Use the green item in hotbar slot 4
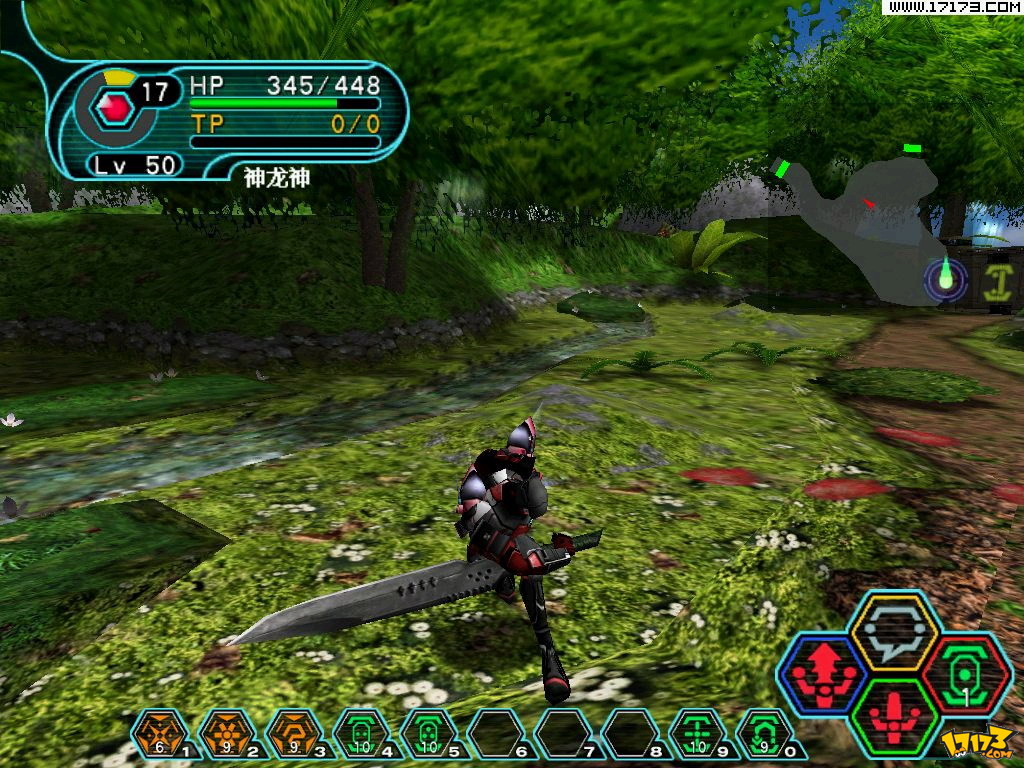This screenshot has height=768, width=1024. pyautogui.click(x=361, y=735)
